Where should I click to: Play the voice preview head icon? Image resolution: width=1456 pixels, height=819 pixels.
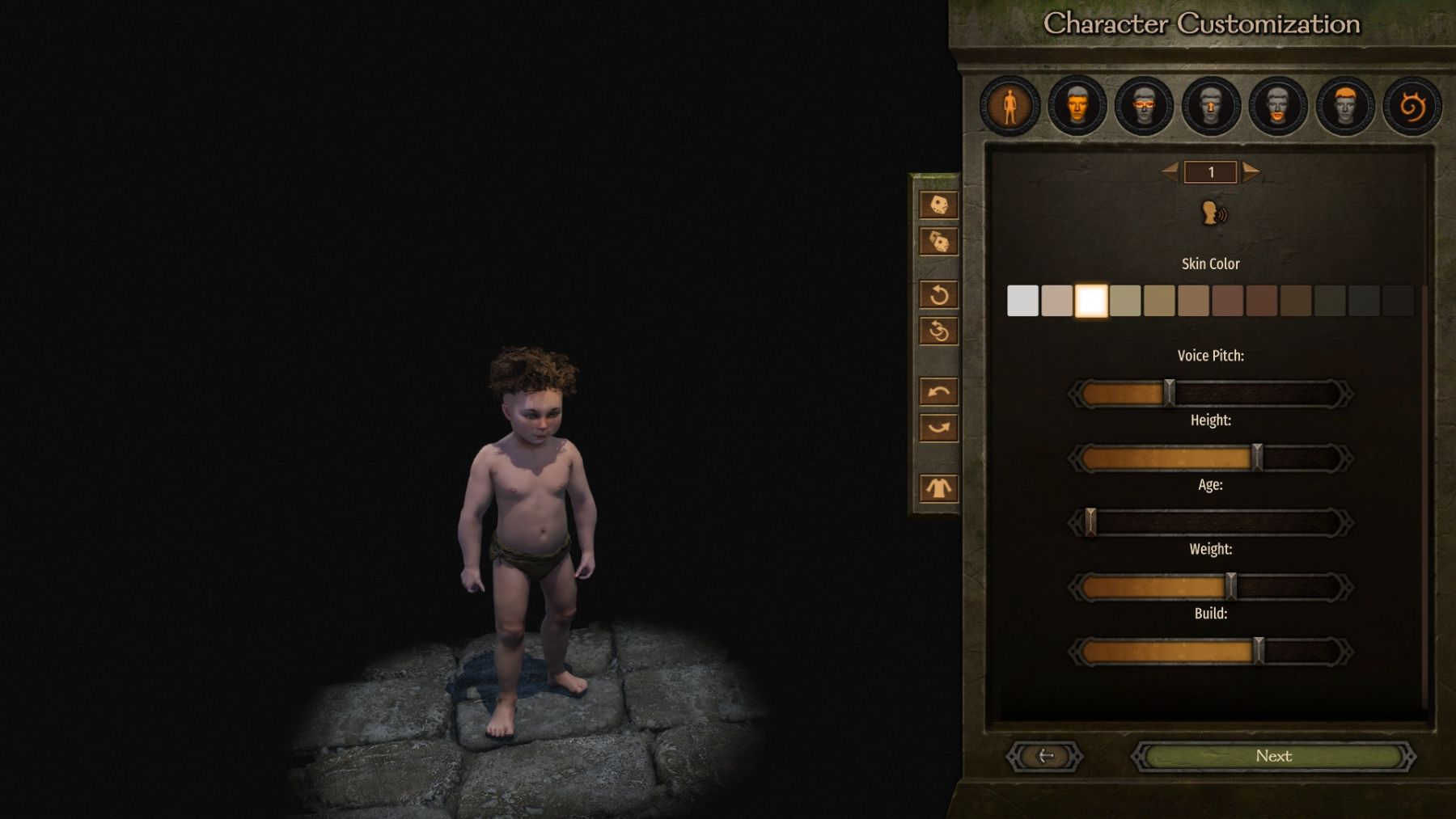[1213, 213]
